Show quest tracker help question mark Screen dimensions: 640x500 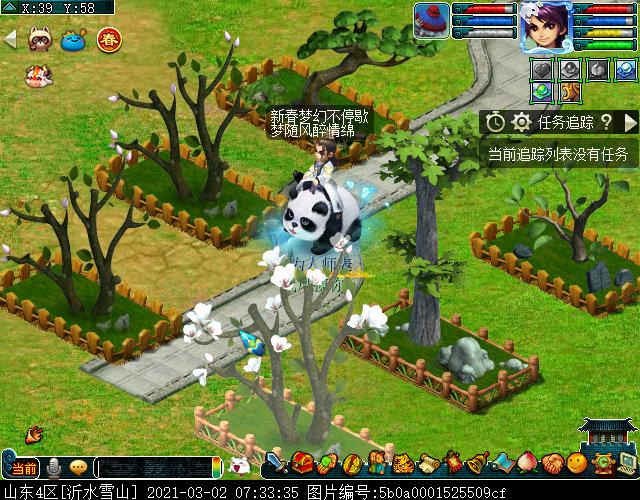tap(605, 122)
